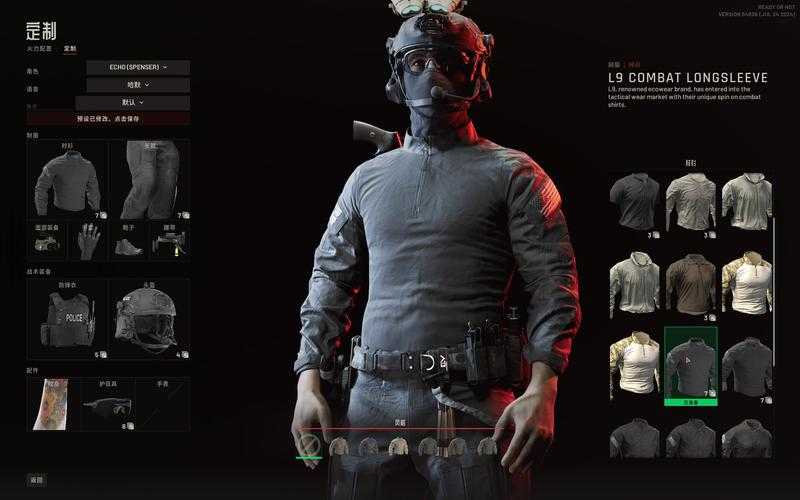Select the shirt uniform slot
Screen dimensions: 800x500
point(67,180)
